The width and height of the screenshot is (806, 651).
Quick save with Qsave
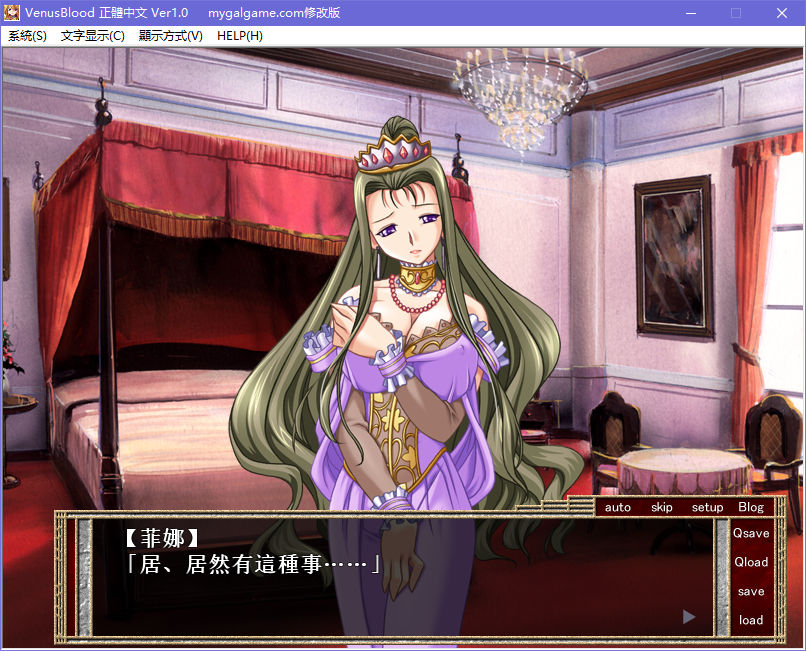tap(751, 534)
